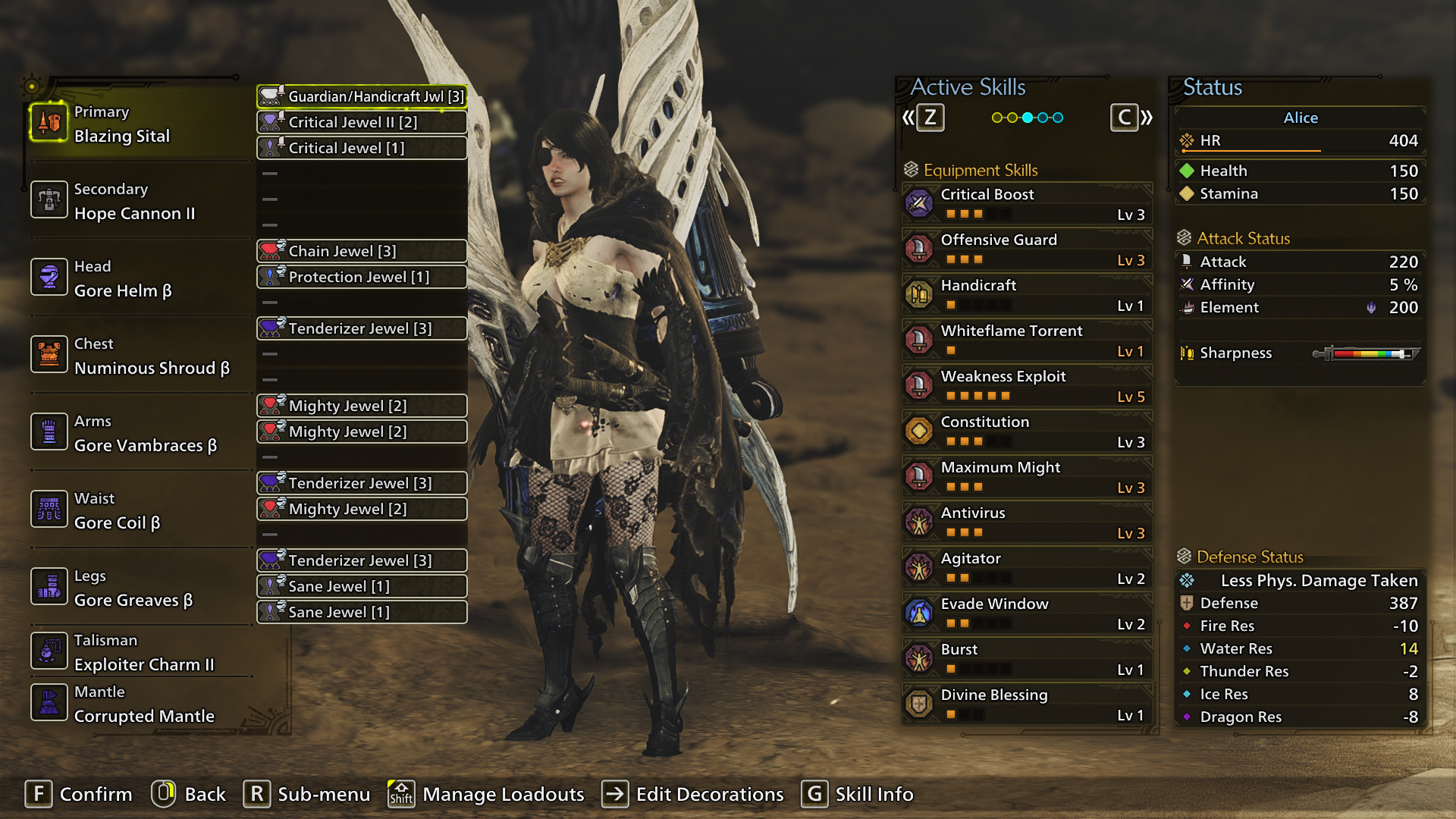Select the Weakness Exploit skill row
Screen dimensions: 1456x819
click(1028, 386)
